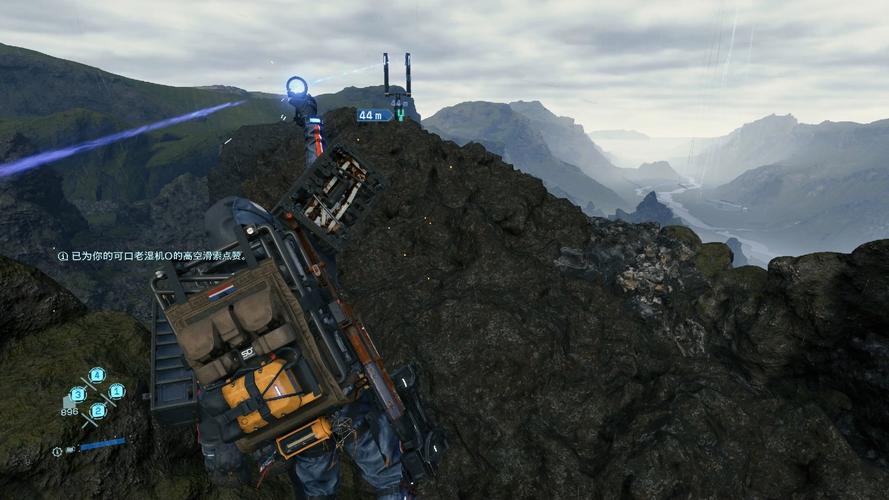
Task: Select the number 4 cargo slot indicator
Action: pos(96,375)
